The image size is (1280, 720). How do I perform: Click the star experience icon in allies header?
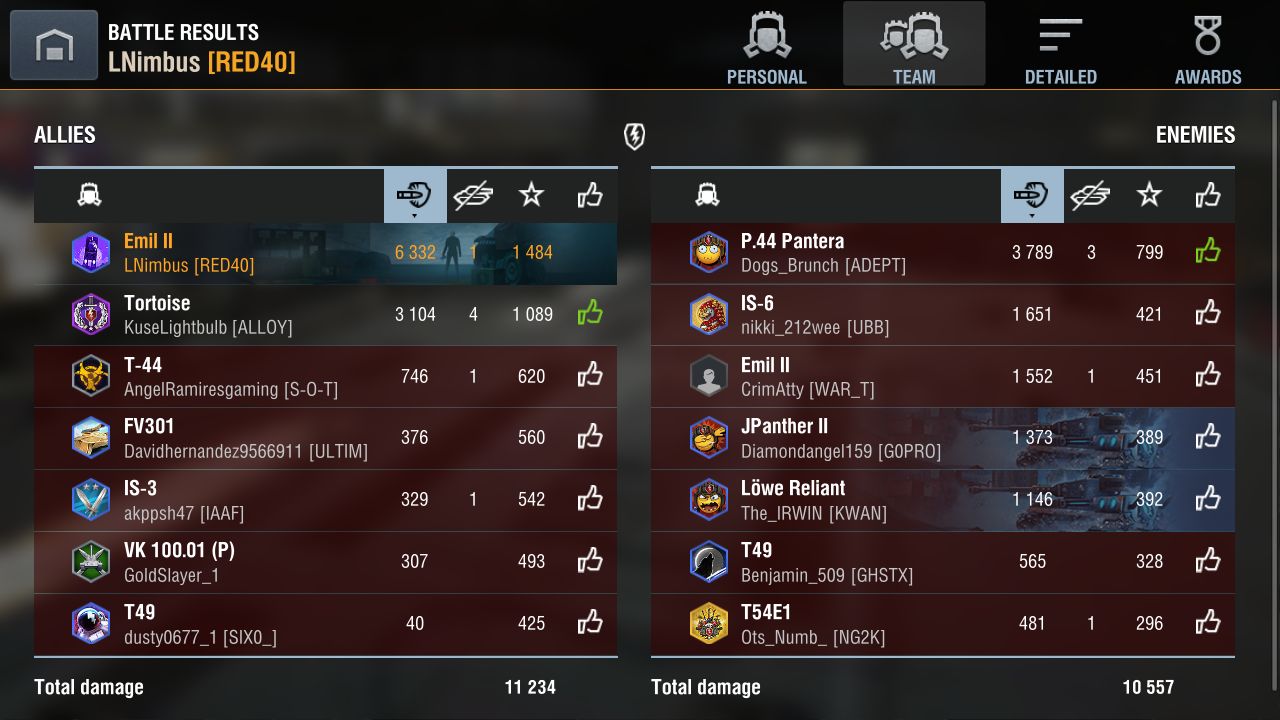[532, 194]
